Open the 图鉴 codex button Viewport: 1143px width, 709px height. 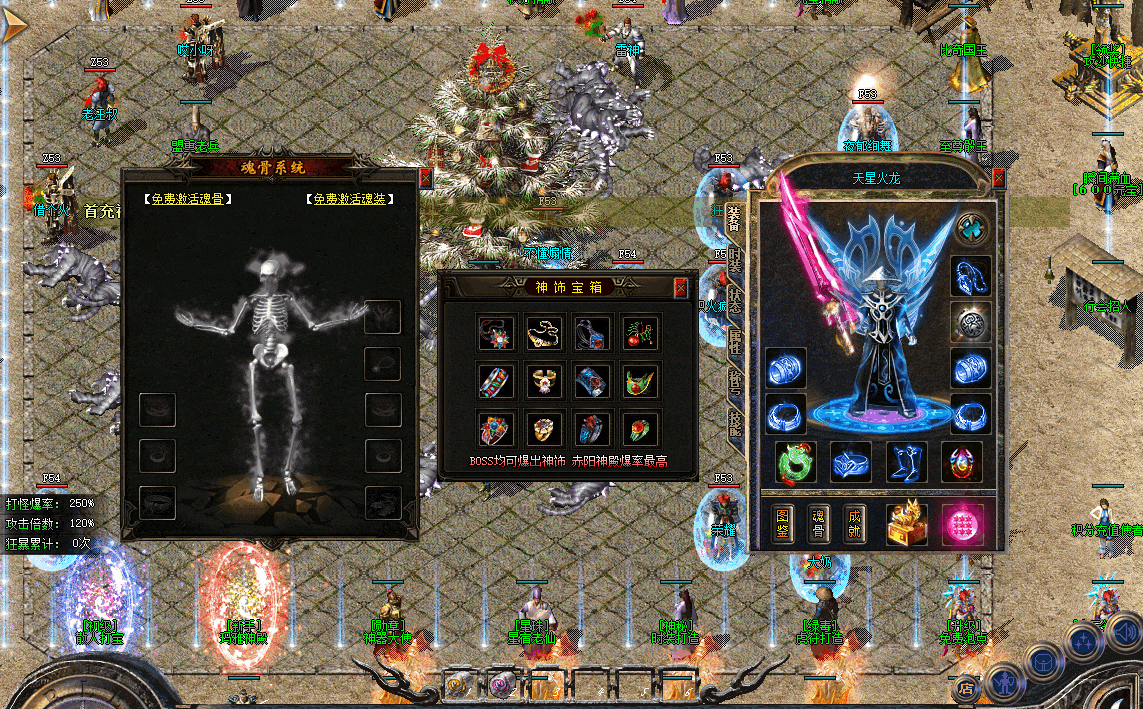pos(783,524)
